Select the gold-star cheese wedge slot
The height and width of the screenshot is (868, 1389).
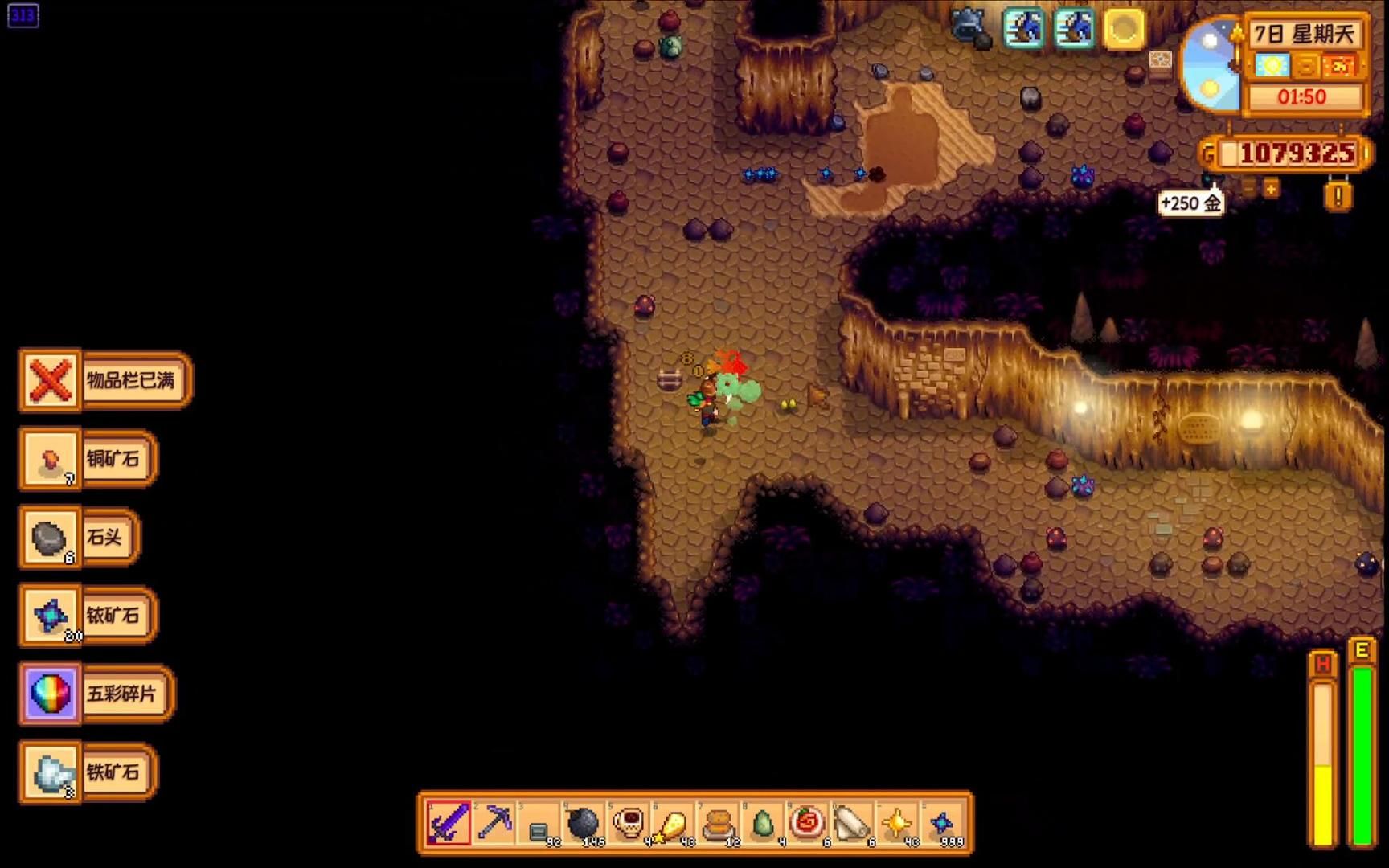(674, 822)
